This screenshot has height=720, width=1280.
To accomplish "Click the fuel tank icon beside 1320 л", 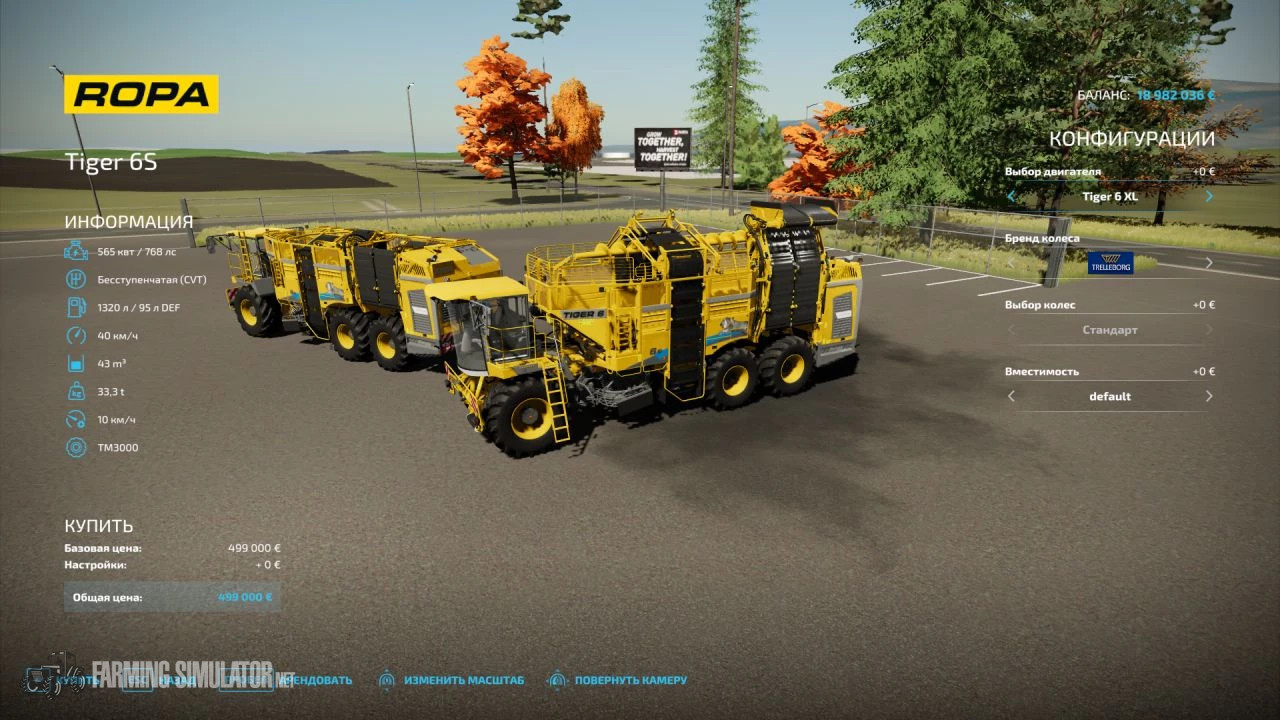I will tap(76, 307).
